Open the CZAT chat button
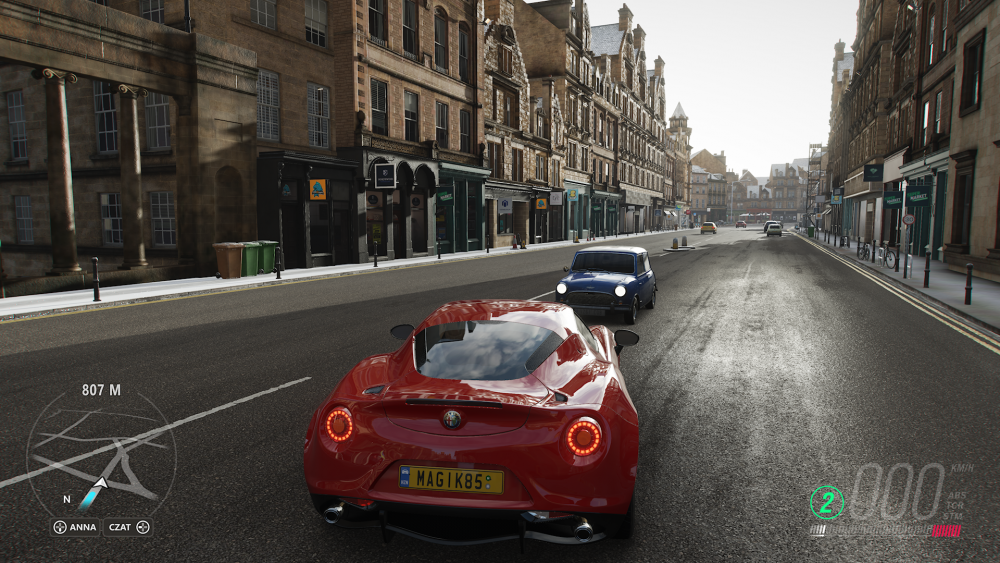Screen dimensions: 1000x563 [128, 527]
